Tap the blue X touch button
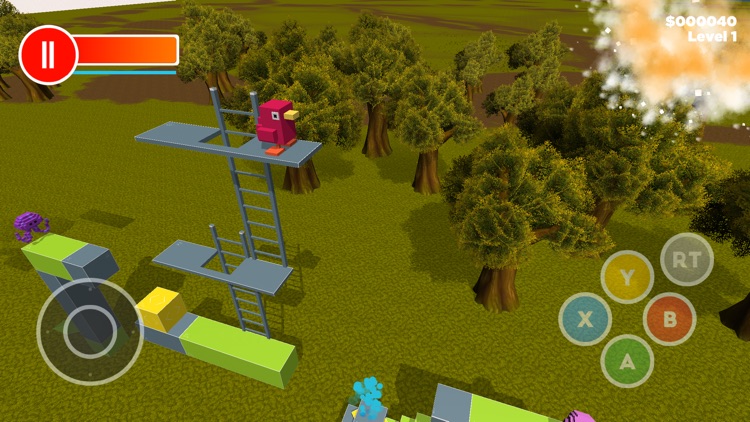 click(585, 320)
